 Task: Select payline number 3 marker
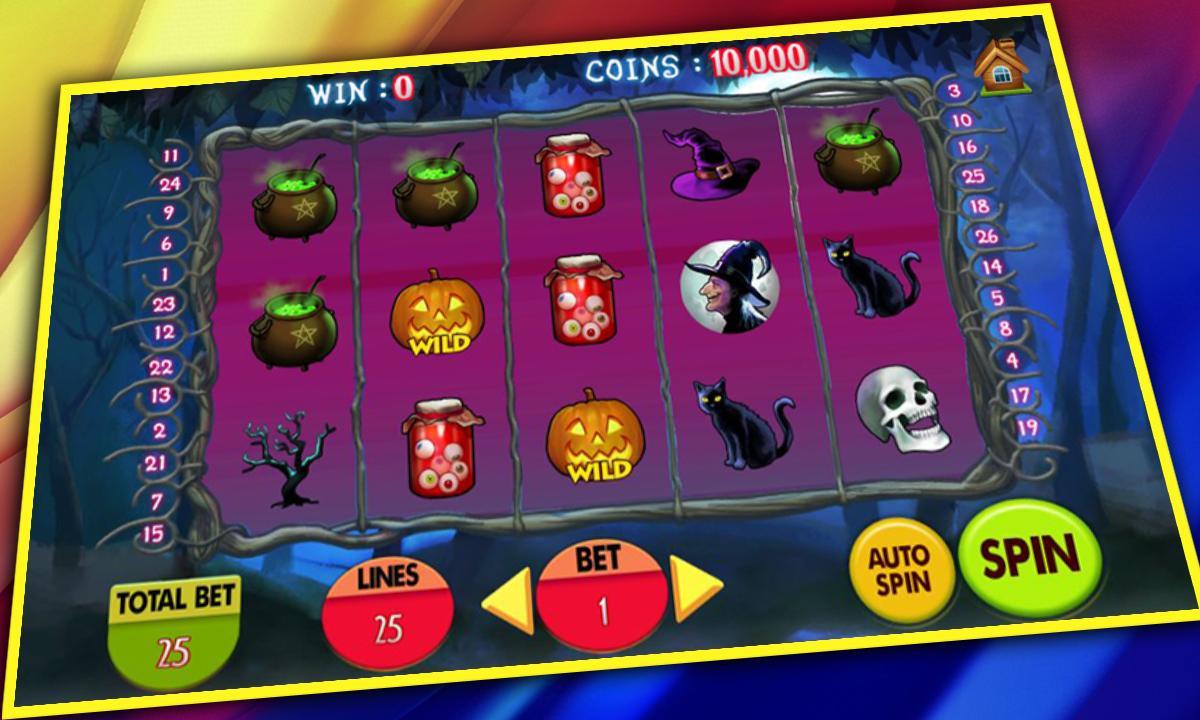pos(954,91)
